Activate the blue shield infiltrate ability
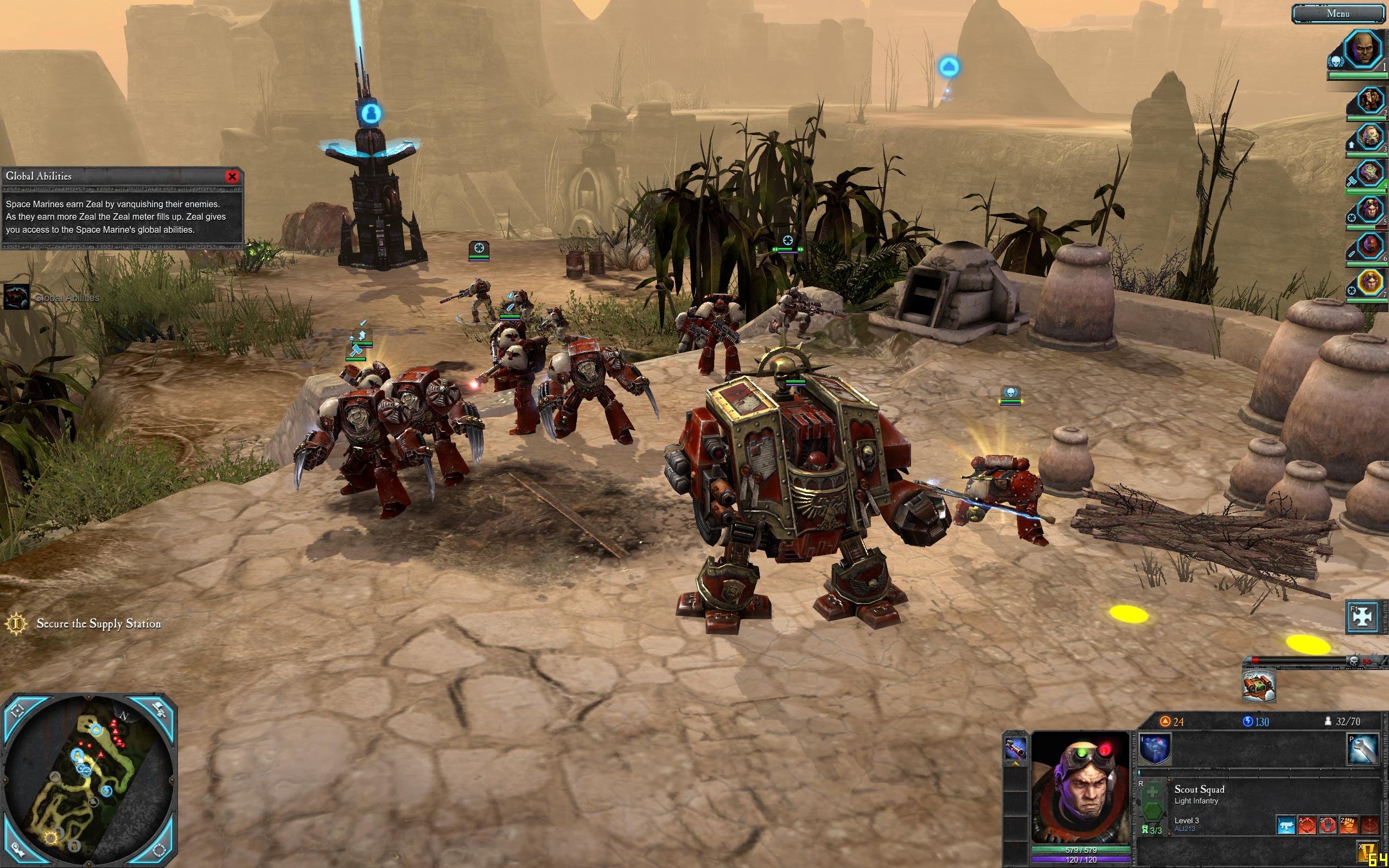Image resolution: width=1389 pixels, height=868 pixels. [x=1155, y=750]
